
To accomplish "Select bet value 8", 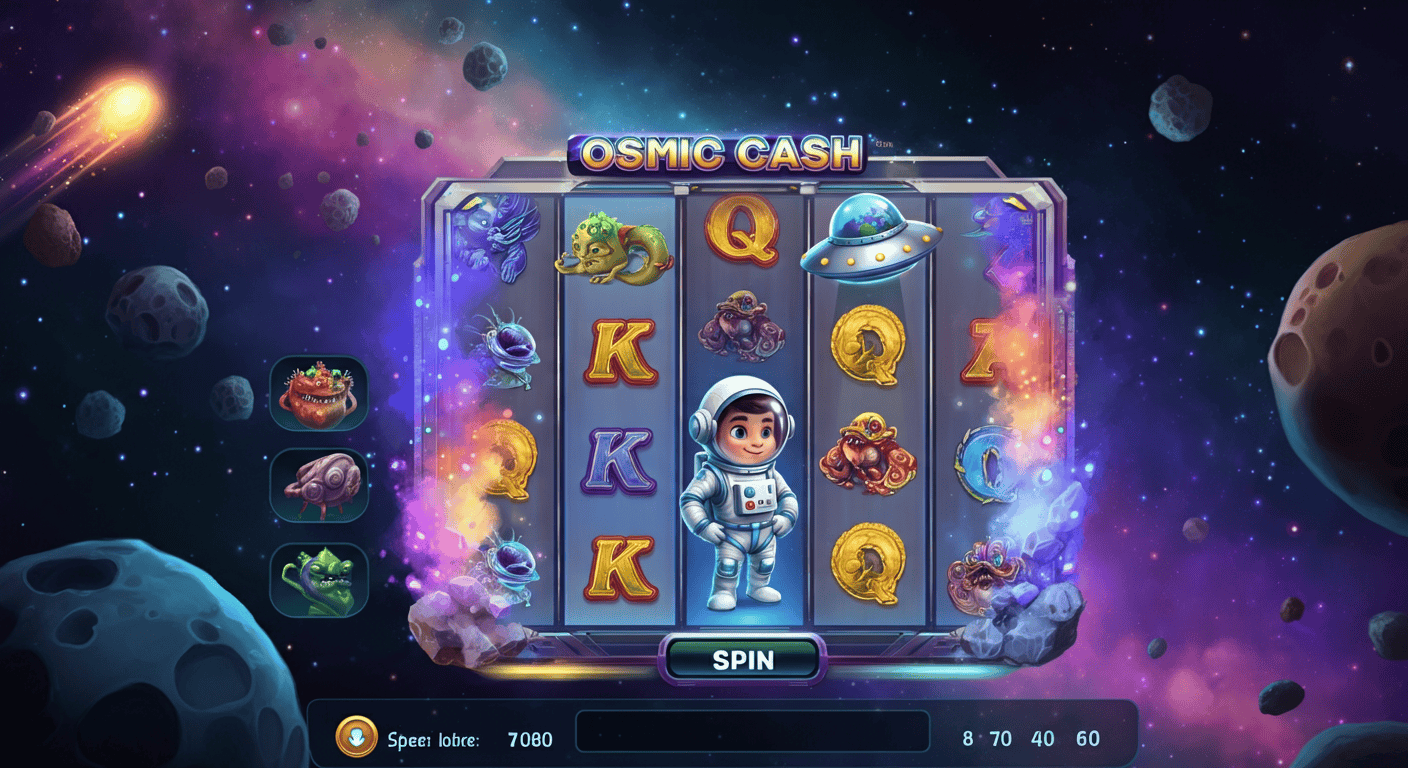I will point(966,737).
